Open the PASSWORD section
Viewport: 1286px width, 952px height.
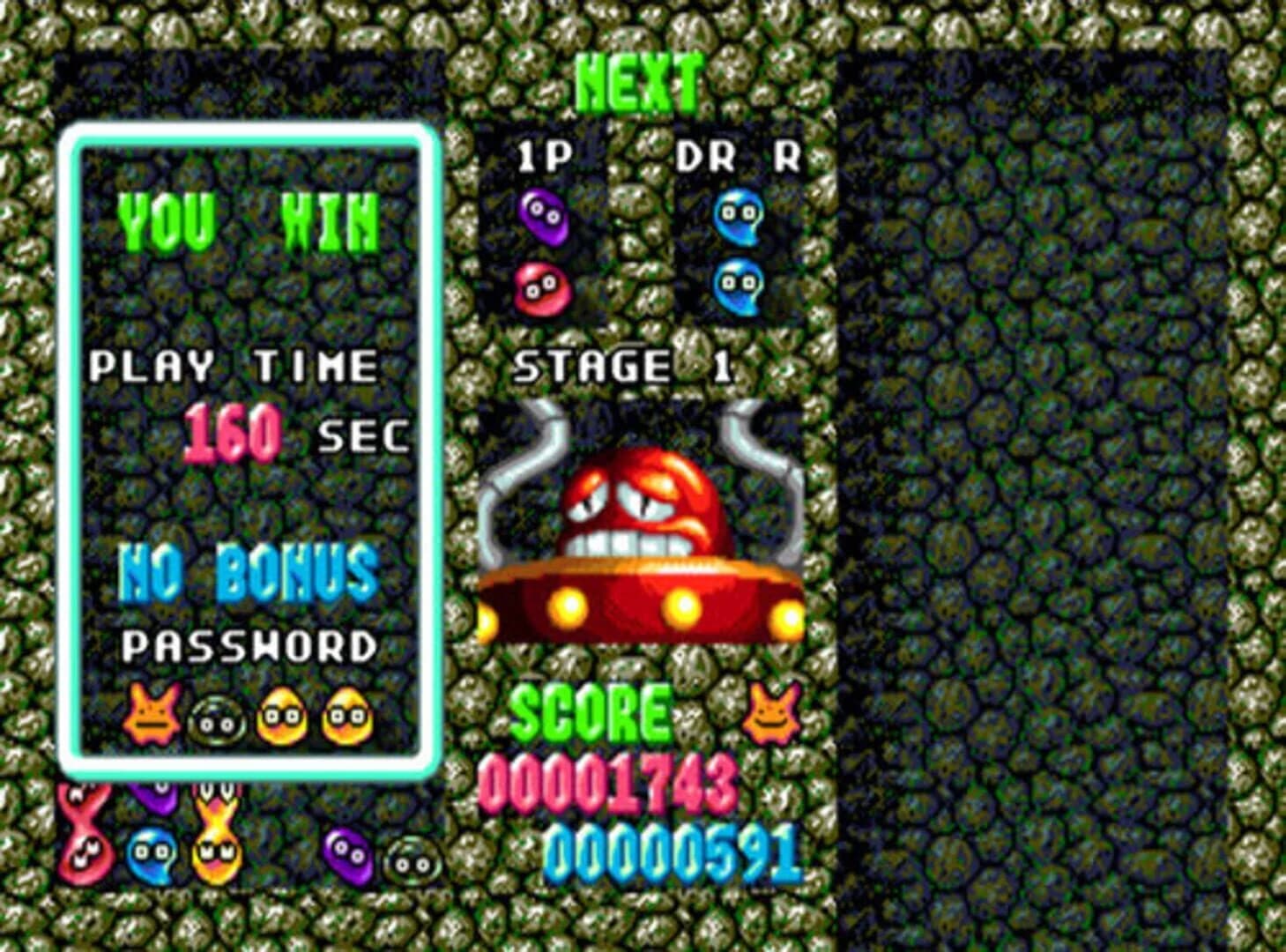[x=249, y=645]
